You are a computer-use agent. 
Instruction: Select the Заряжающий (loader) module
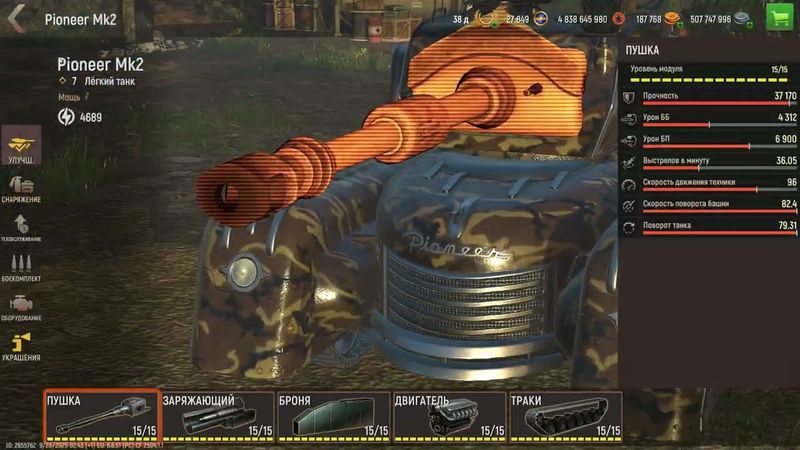click(x=217, y=416)
